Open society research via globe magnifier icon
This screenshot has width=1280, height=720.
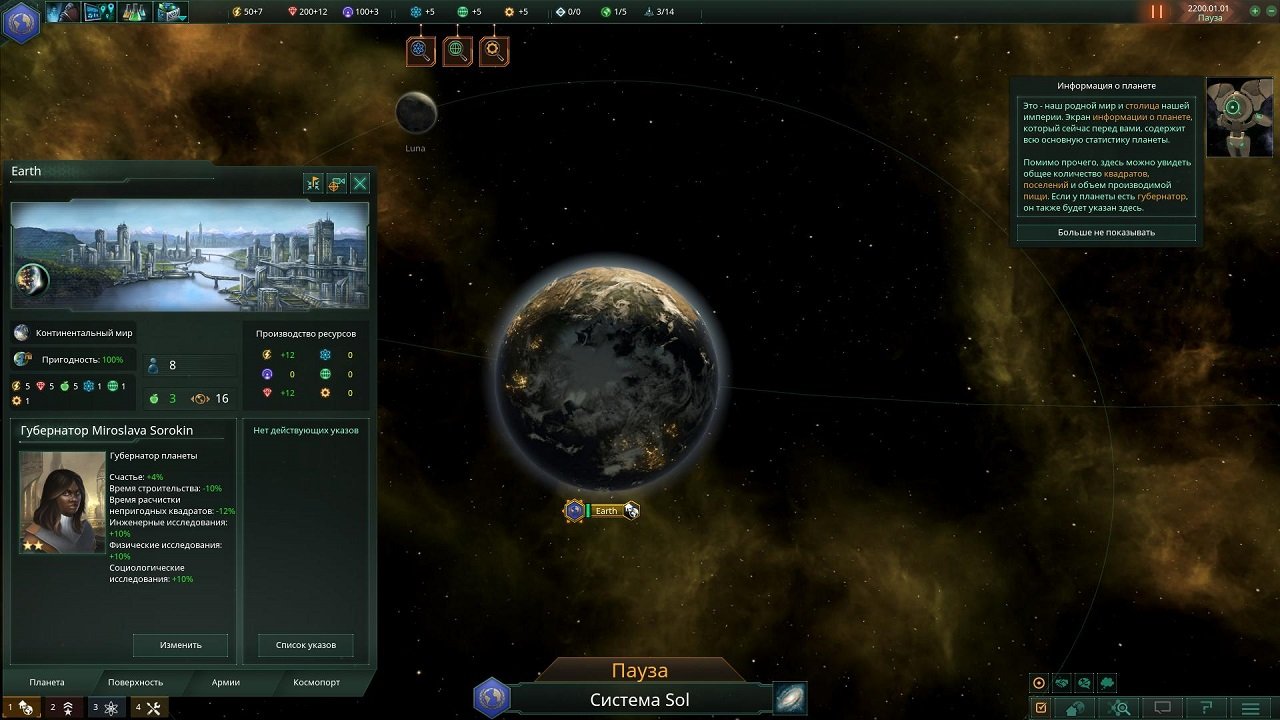[x=458, y=50]
